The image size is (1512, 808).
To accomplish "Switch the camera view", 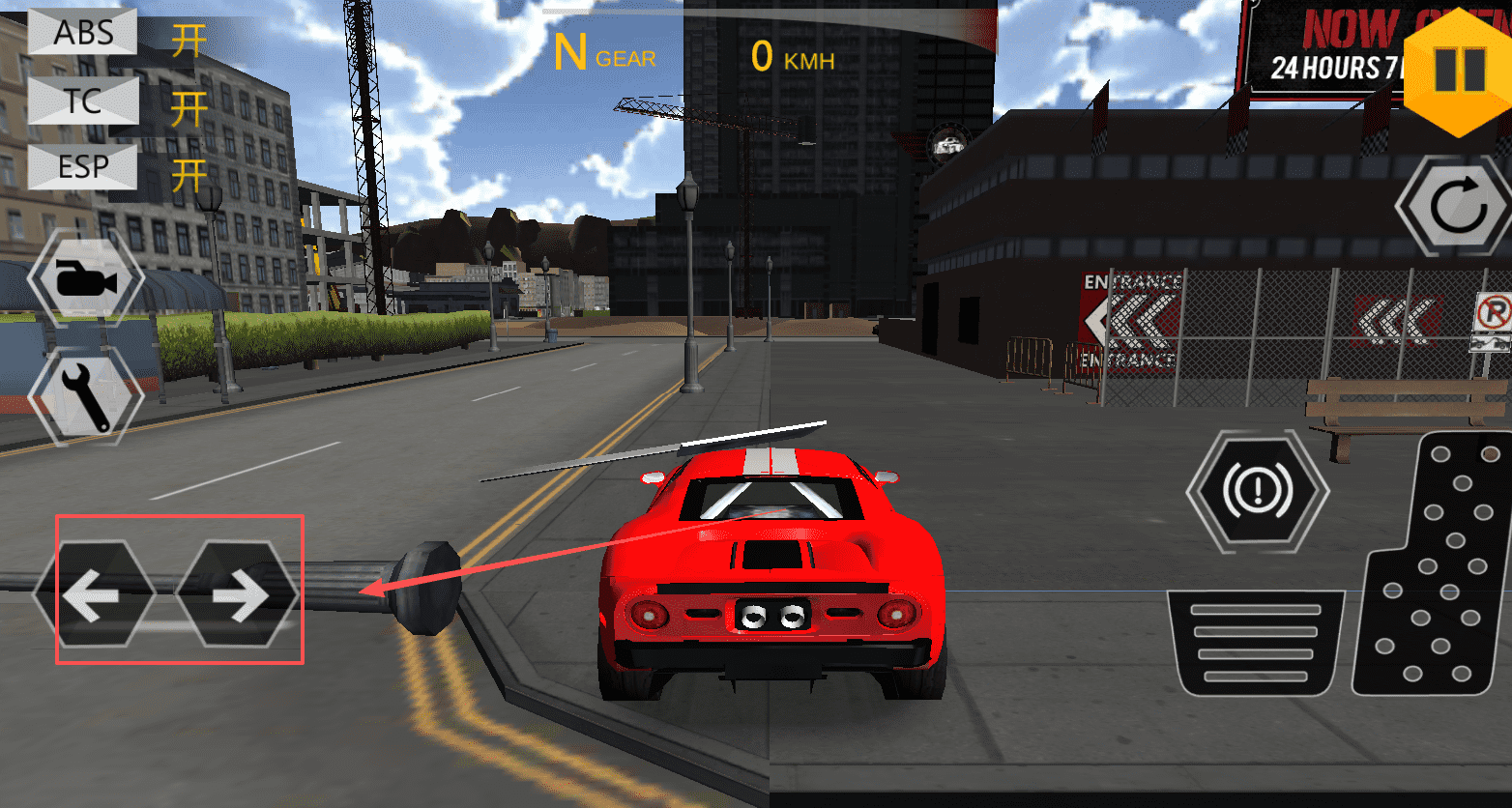I will (x=86, y=279).
